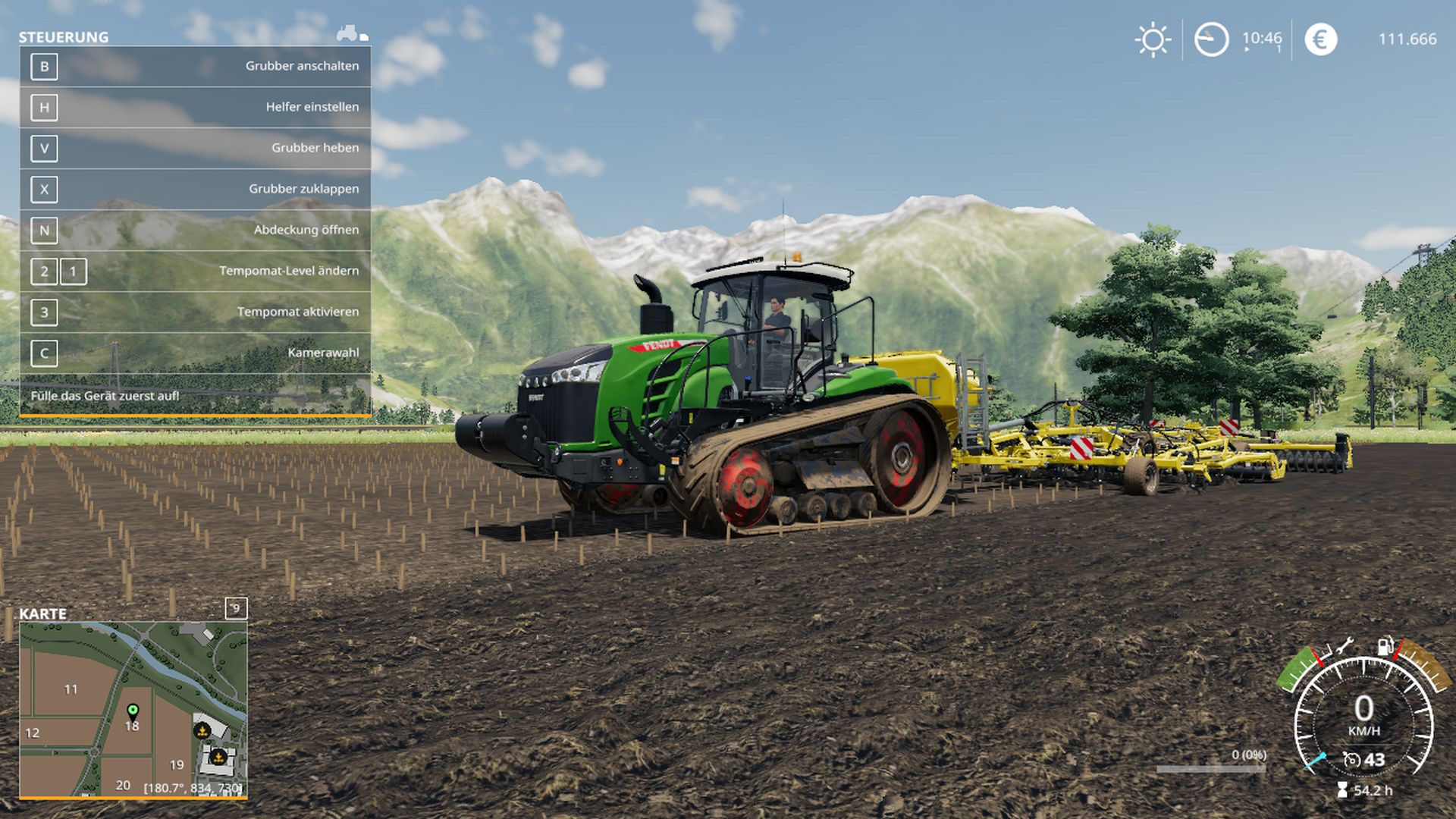Select the fuel pump gauge icon
The height and width of the screenshot is (819, 1456).
tap(1385, 645)
